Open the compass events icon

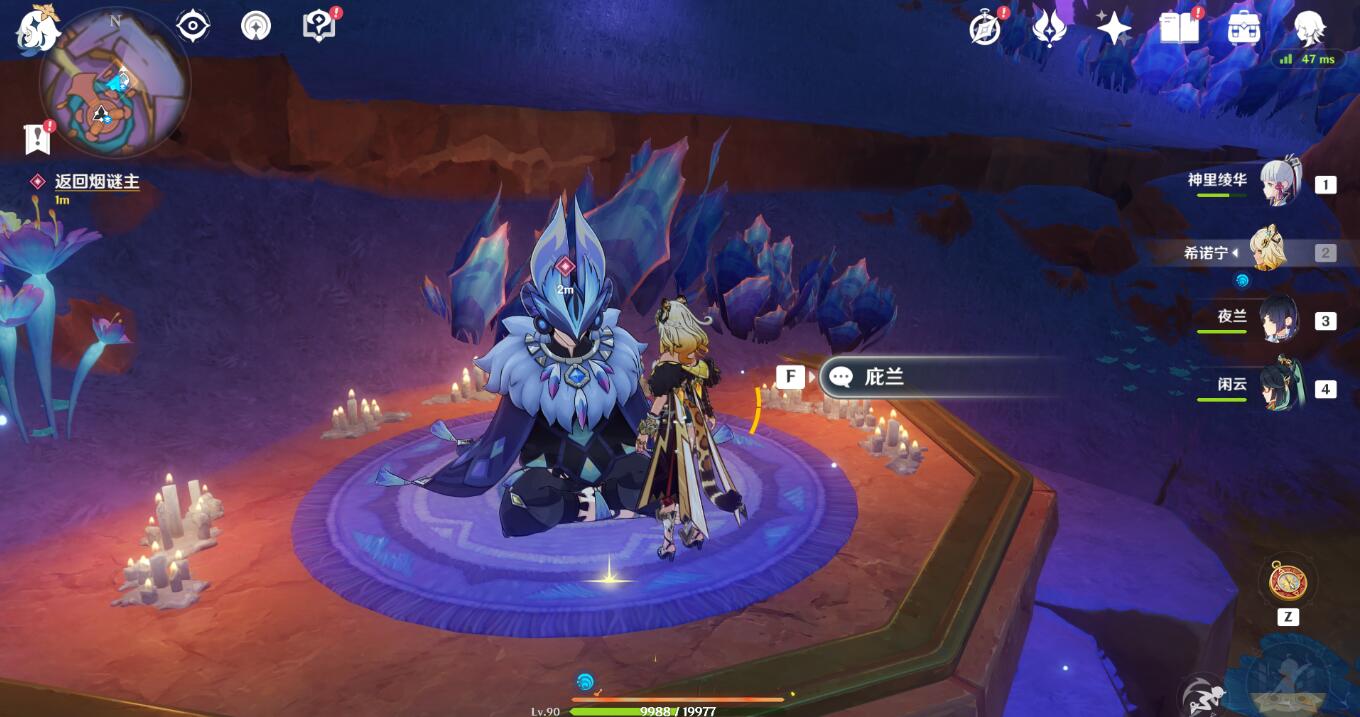click(986, 28)
